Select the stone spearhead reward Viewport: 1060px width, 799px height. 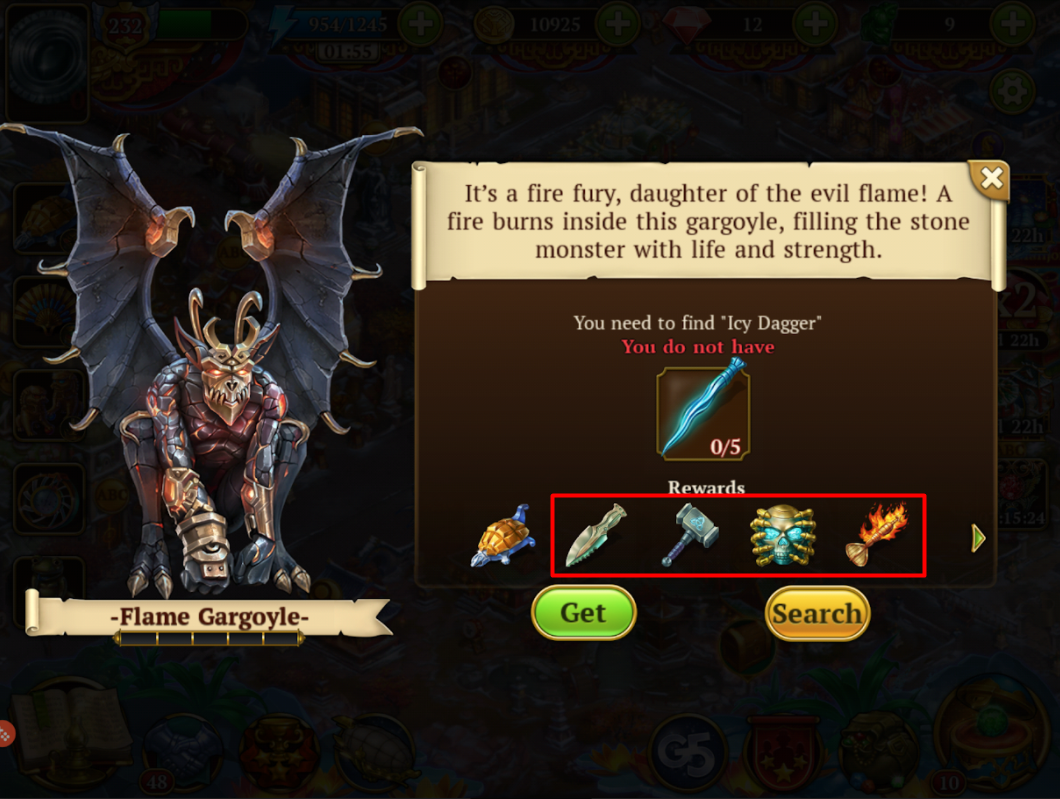click(x=595, y=537)
